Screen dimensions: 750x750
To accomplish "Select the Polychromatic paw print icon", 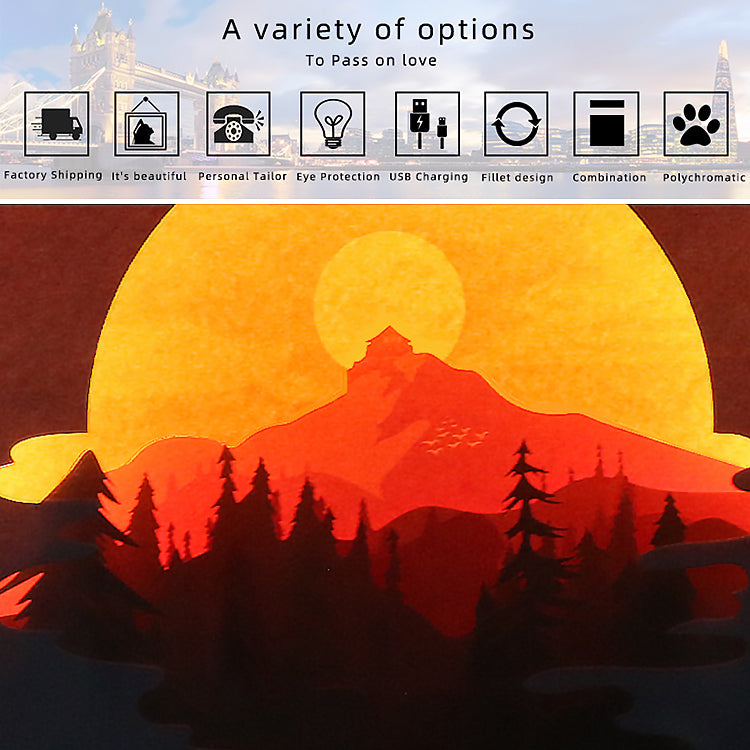I will point(696,124).
